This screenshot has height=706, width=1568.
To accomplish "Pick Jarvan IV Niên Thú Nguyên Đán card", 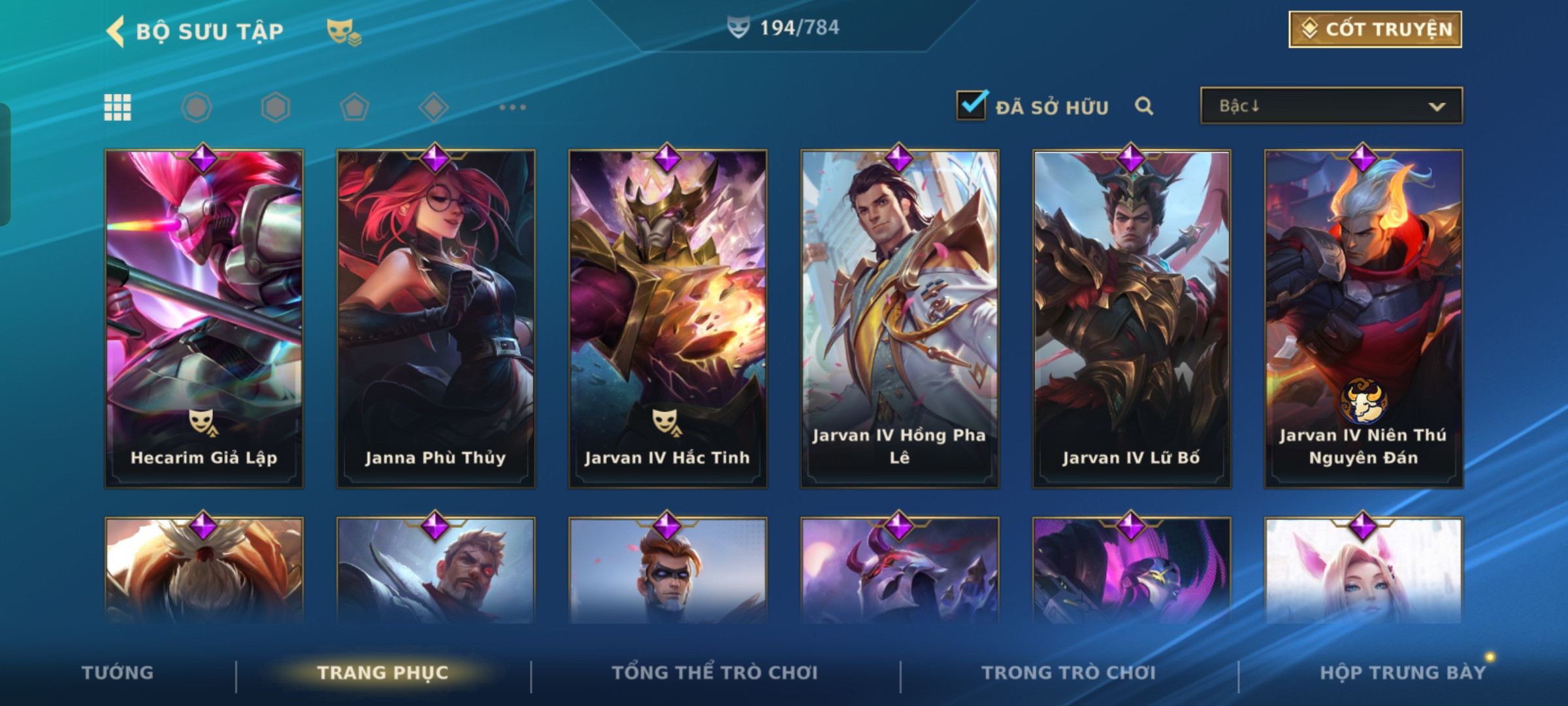I will tap(1364, 319).
